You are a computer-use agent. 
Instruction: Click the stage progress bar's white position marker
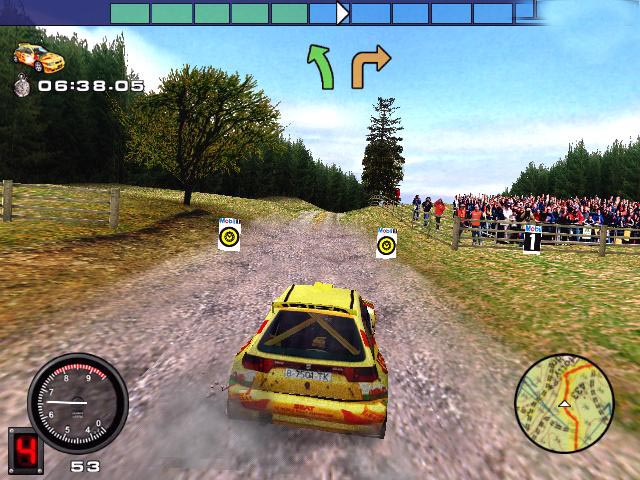[x=343, y=13]
